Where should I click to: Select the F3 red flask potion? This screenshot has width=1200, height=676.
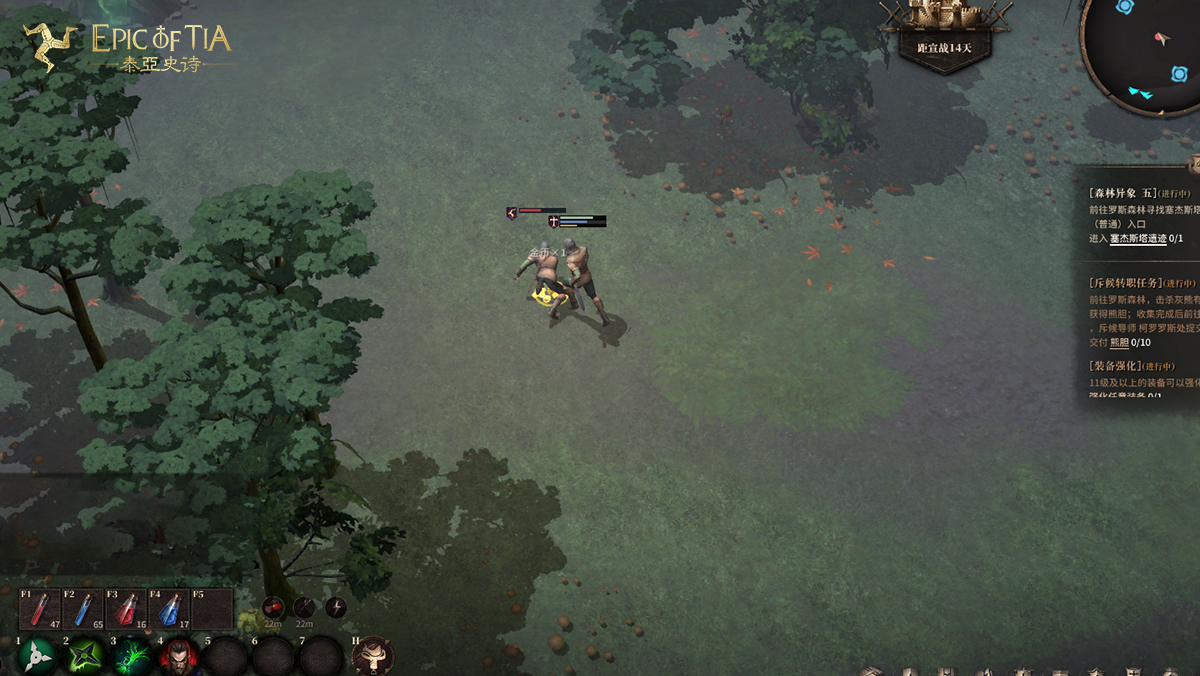coord(125,608)
